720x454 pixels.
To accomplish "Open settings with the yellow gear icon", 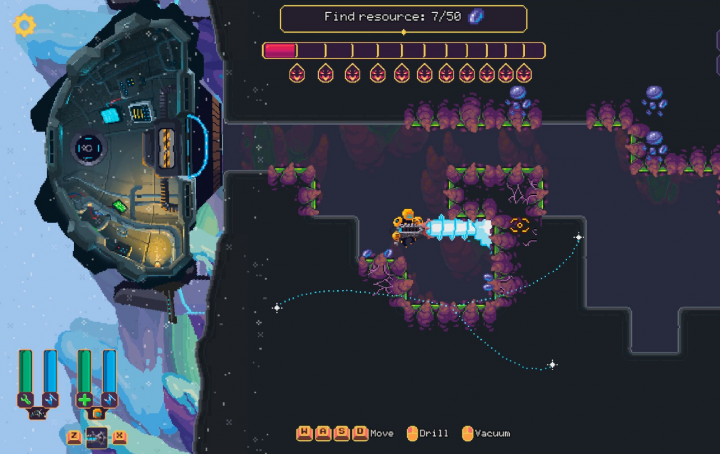I will click(25, 25).
